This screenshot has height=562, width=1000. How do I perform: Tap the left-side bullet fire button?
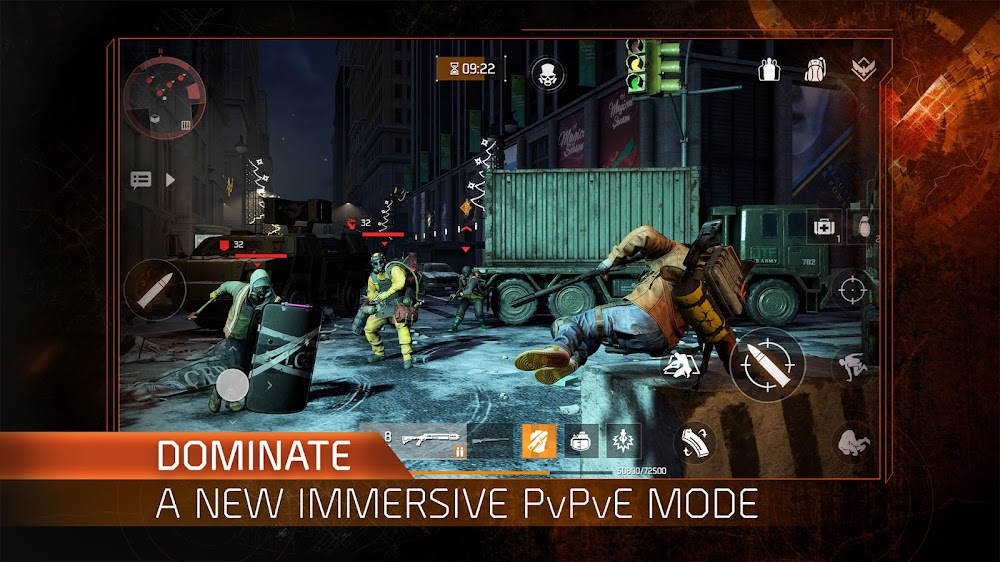(154, 290)
